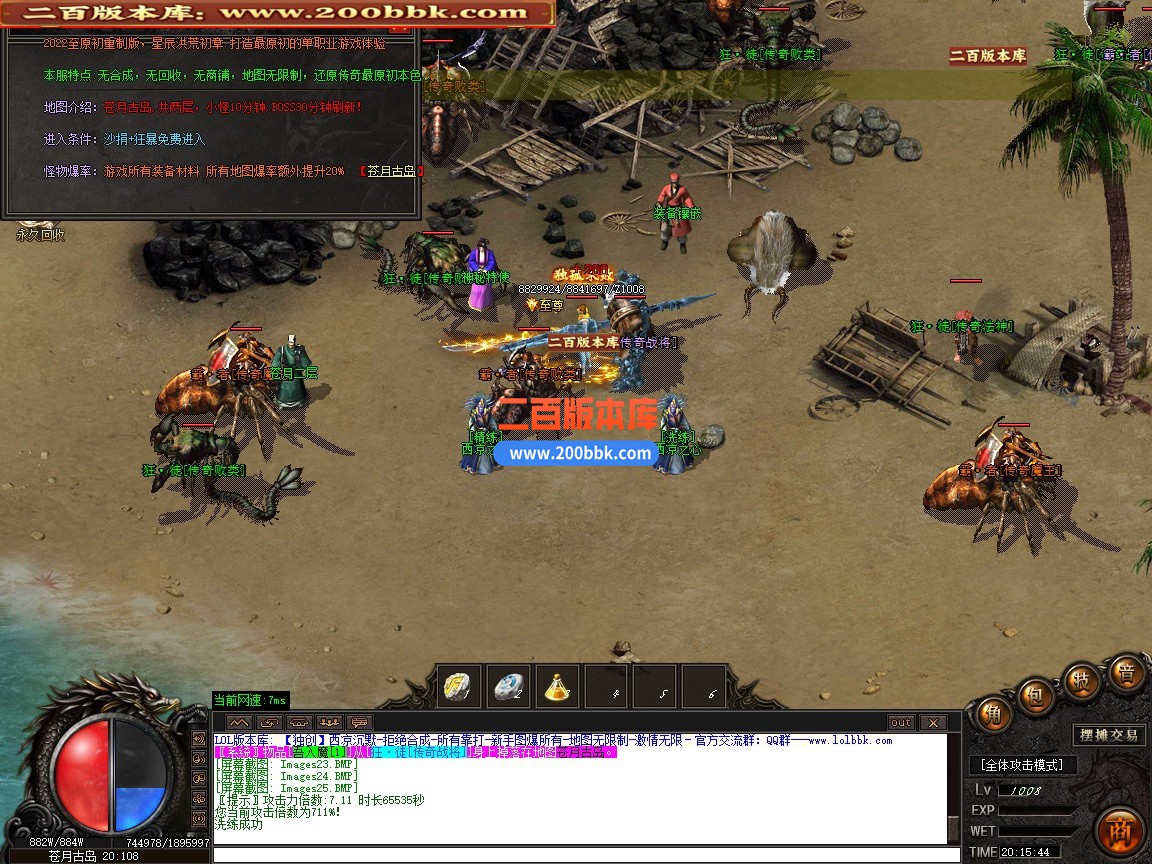This screenshot has height=864, width=1152.
Task: Click the chat log scrollbar handle
Action: click(x=954, y=829)
